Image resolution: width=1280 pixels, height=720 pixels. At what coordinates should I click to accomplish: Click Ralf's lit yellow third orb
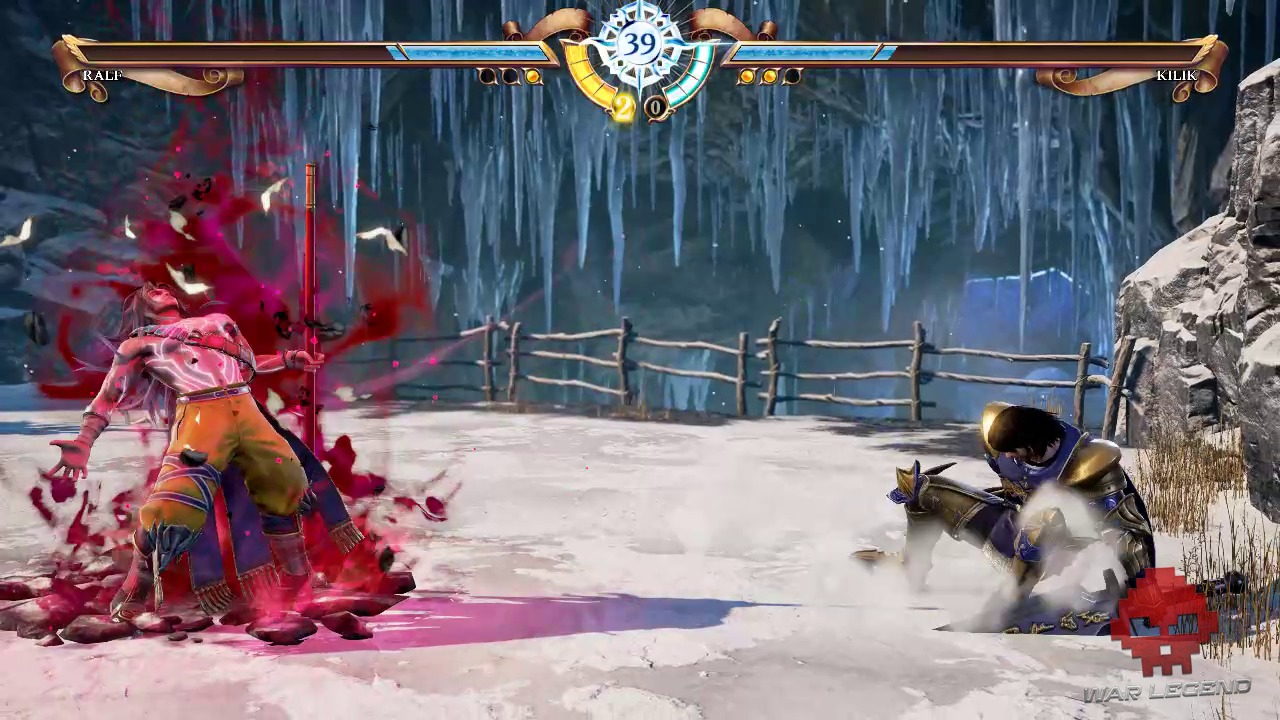(x=532, y=77)
